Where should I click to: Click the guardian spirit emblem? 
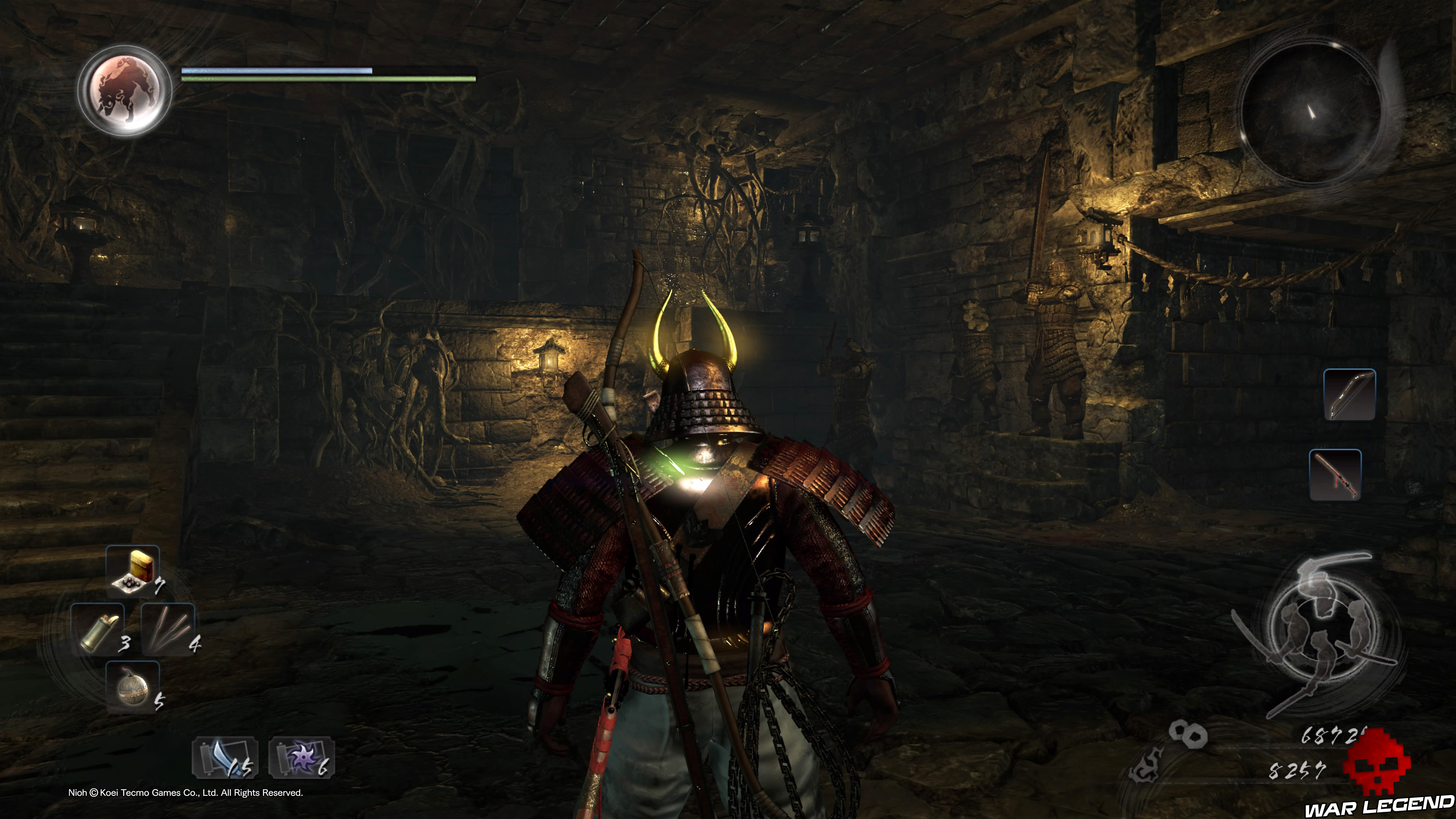tap(125, 91)
